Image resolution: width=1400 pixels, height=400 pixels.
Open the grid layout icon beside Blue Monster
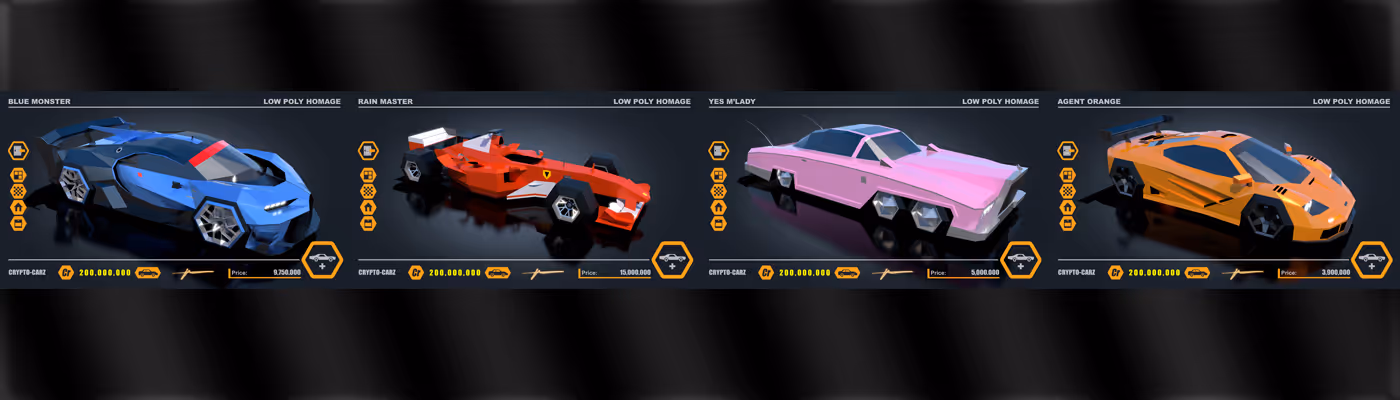tap(18, 175)
